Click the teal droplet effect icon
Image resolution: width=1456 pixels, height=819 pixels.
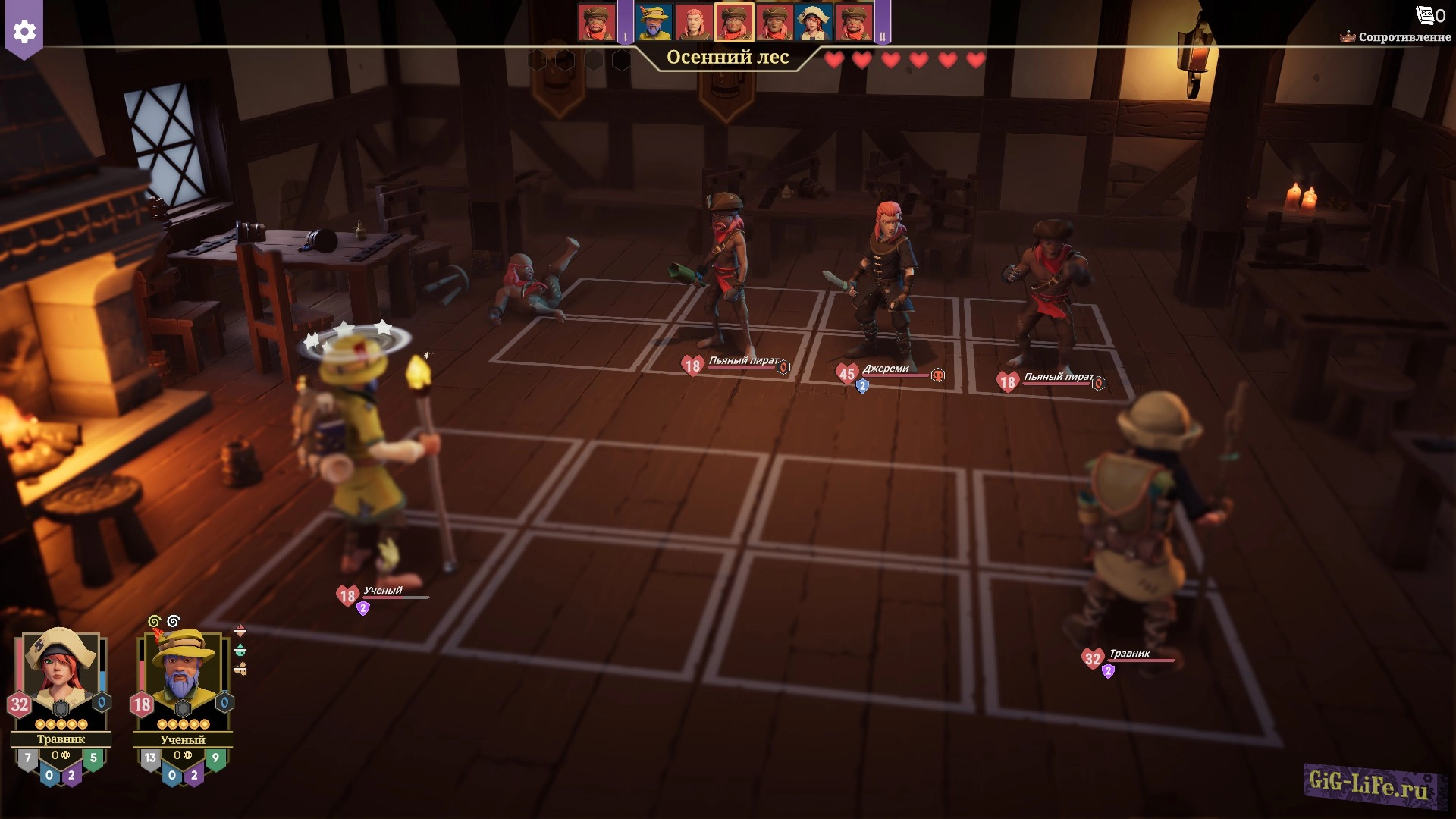click(x=240, y=650)
